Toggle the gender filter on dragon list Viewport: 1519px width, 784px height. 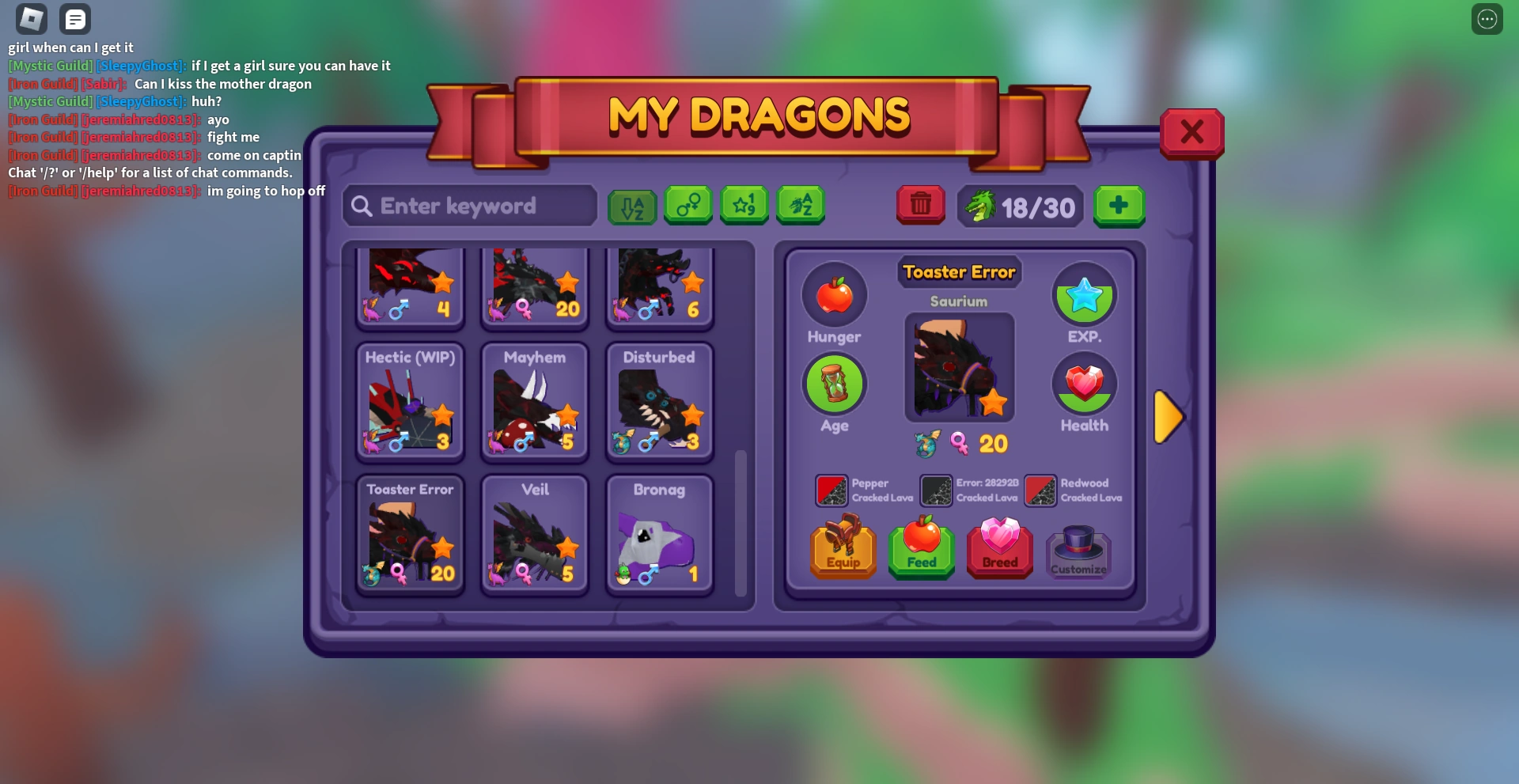[x=688, y=205]
